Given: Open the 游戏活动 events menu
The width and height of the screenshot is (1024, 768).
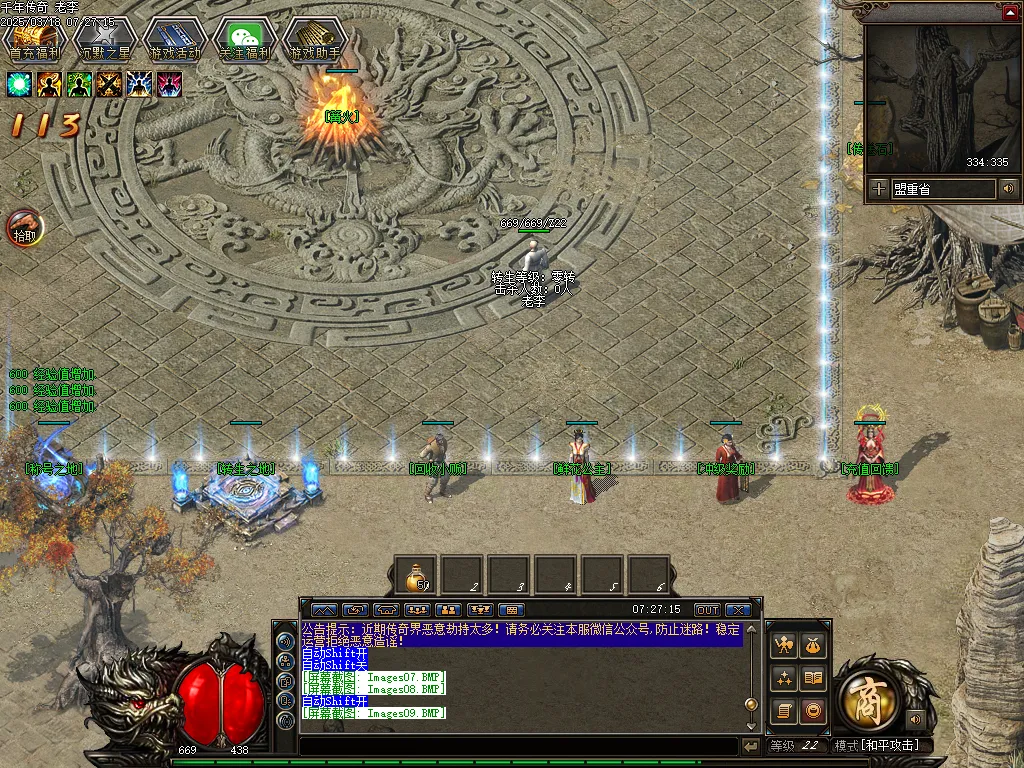Looking at the screenshot, I should pyautogui.click(x=174, y=40).
